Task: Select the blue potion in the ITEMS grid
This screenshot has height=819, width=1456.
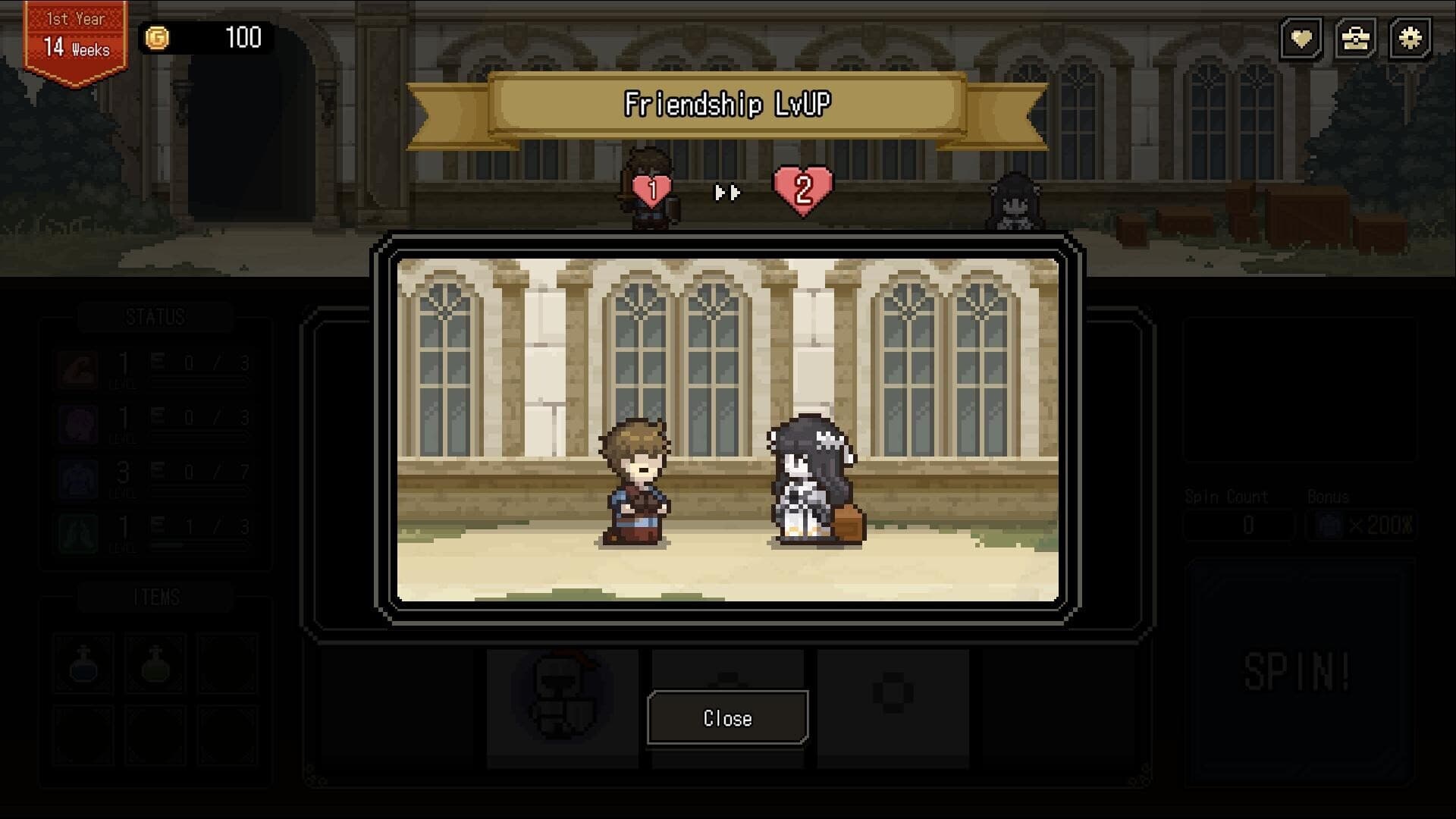Action: click(83, 664)
